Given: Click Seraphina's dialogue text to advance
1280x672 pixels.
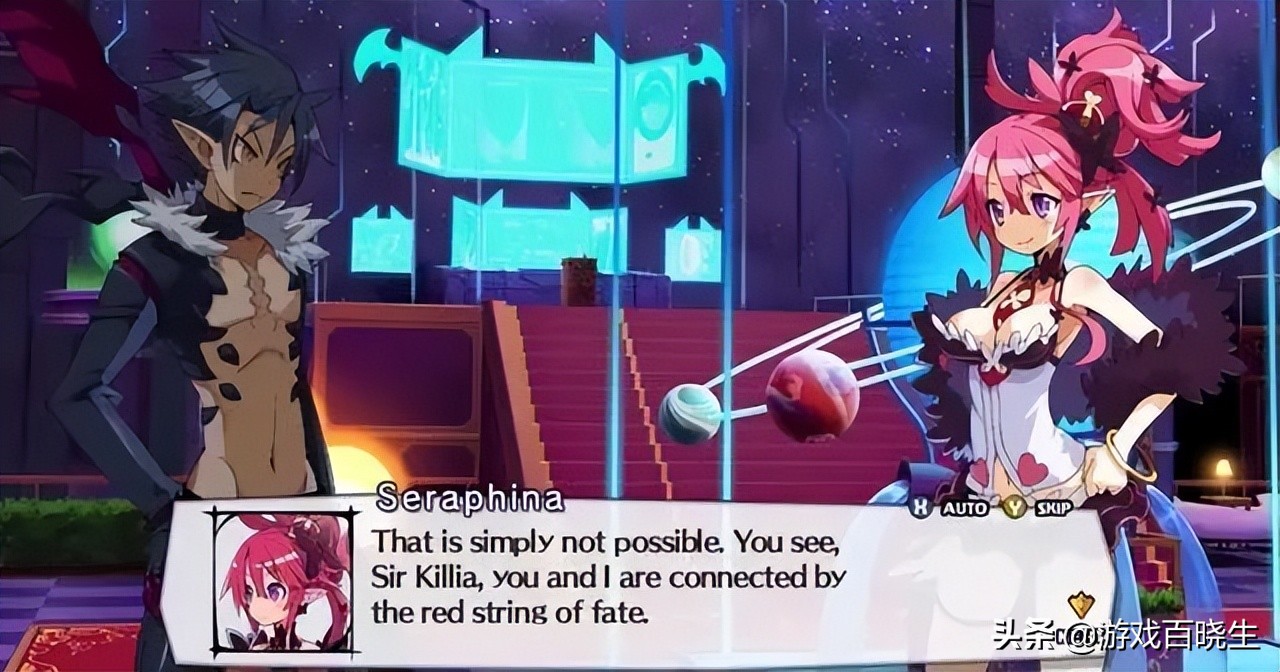Looking at the screenshot, I should point(609,577).
